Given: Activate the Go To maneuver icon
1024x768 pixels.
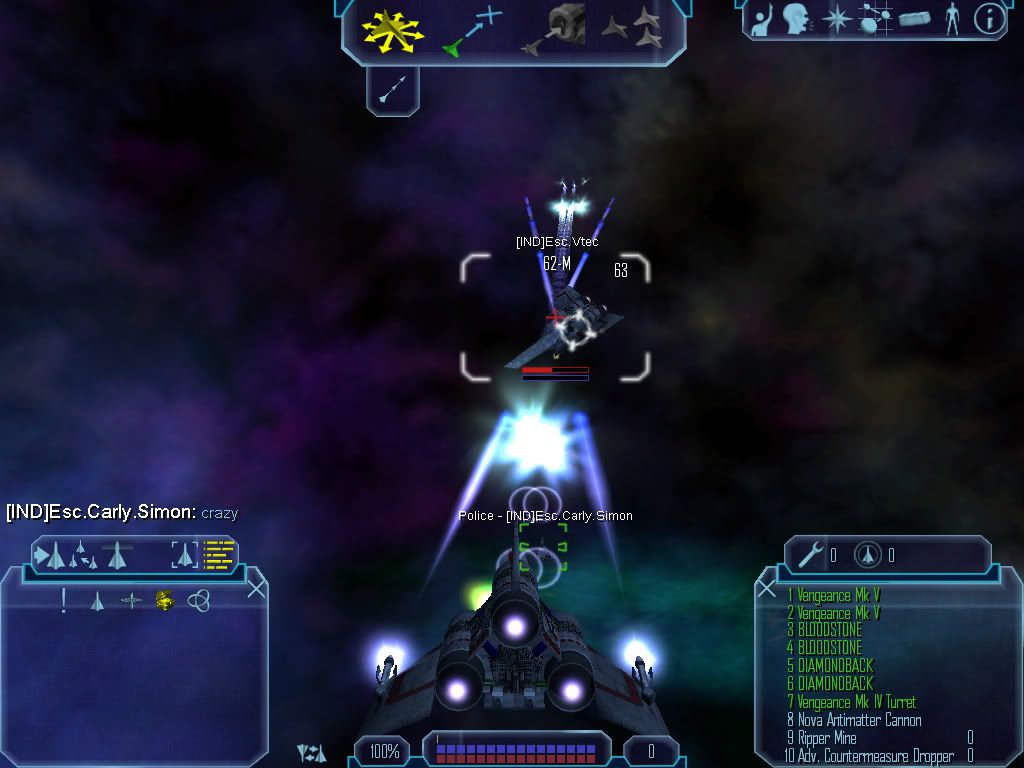Looking at the screenshot, I should tap(472, 30).
